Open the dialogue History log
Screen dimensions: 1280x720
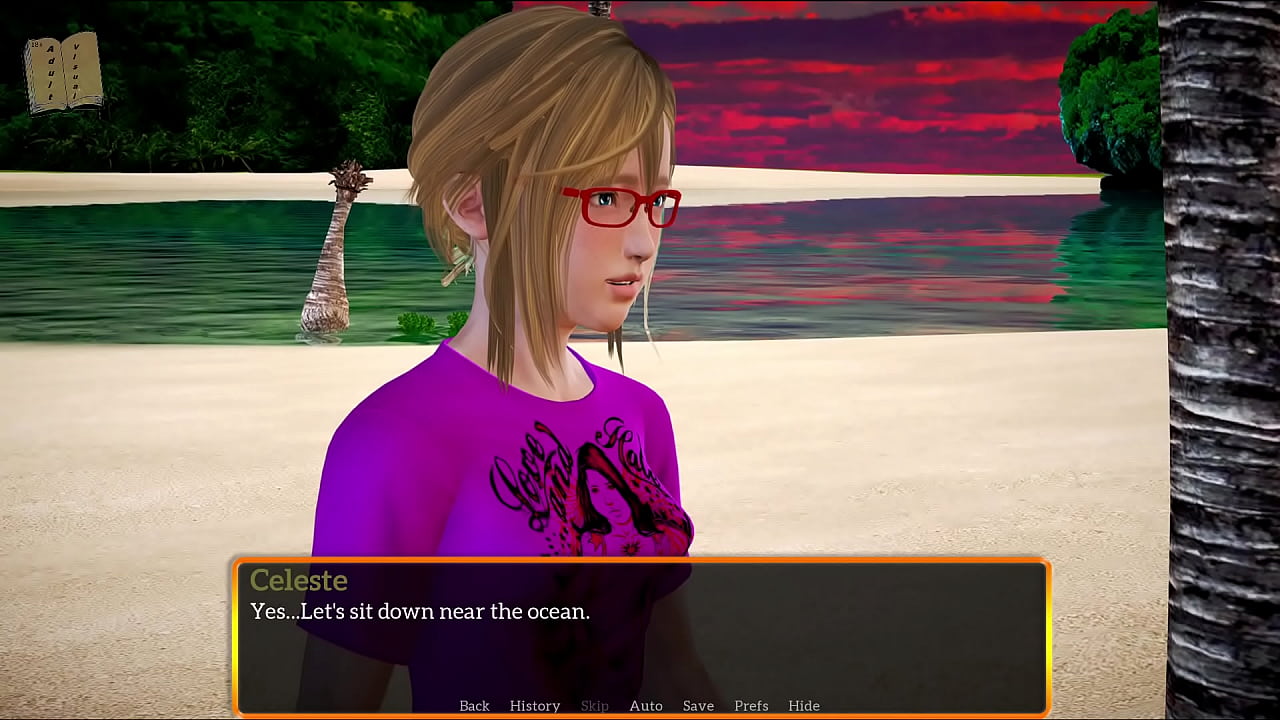click(x=535, y=706)
